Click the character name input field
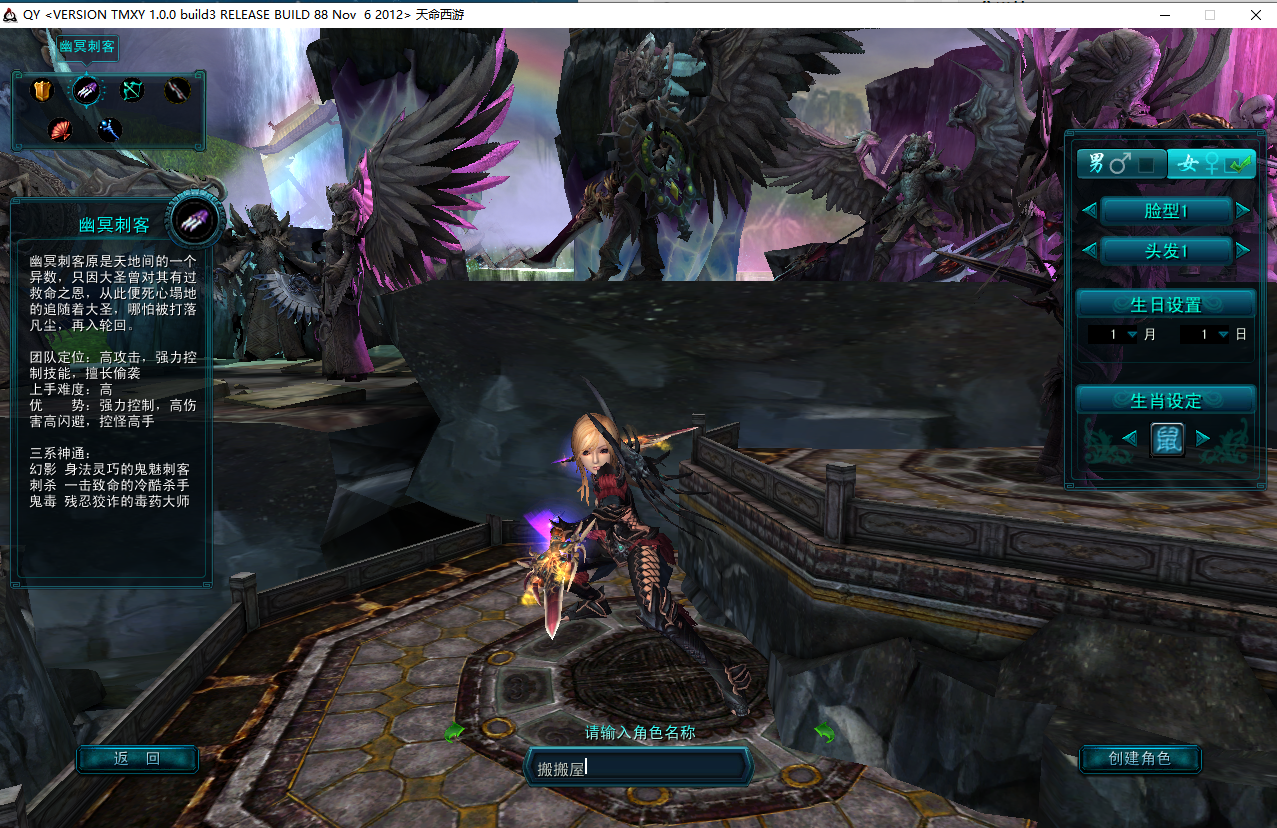1277x828 pixels. point(640,767)
